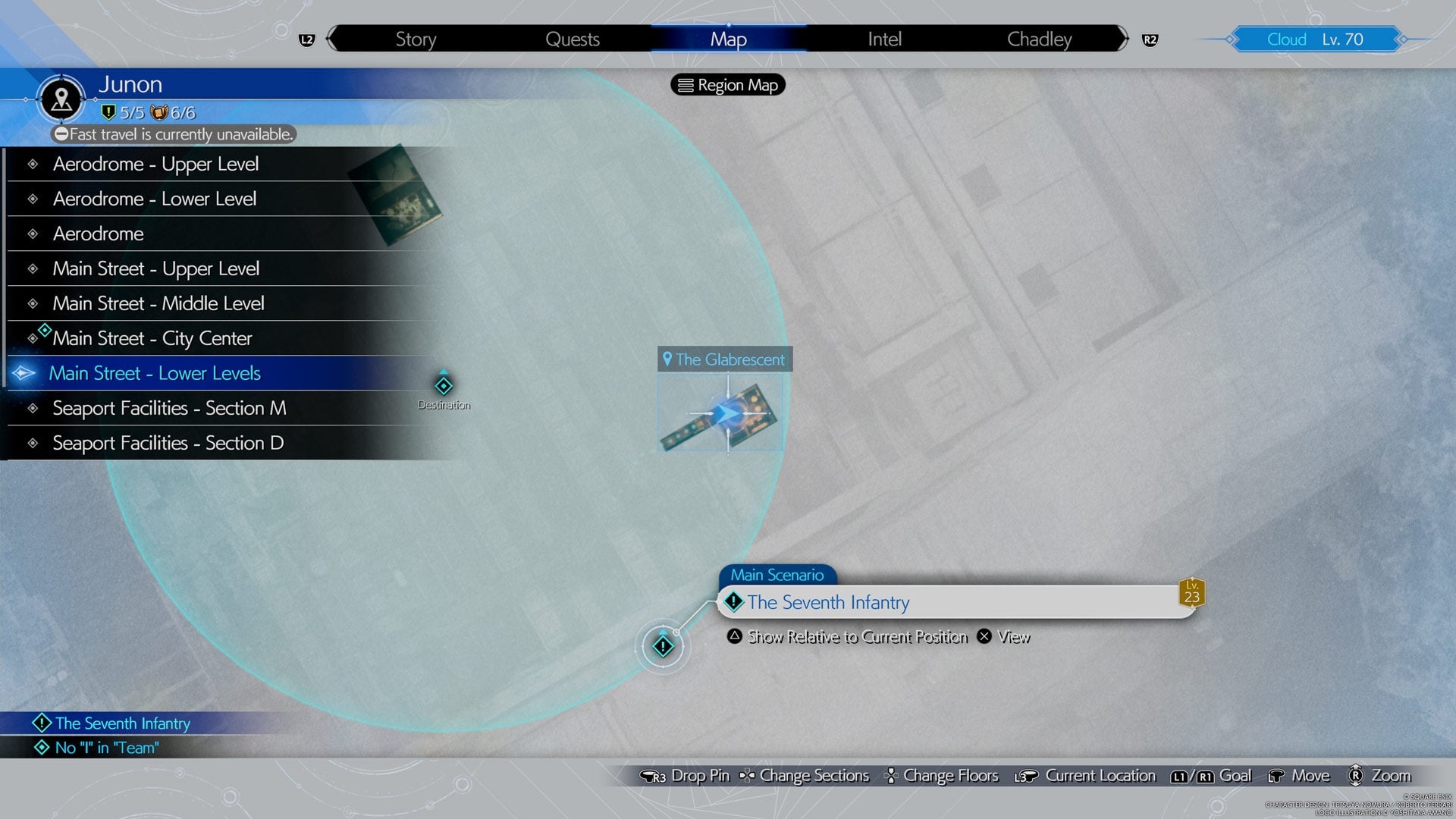Choose Main Street - Middle Level
Viewport: 1456px width, 819px height.
coord(158,303)
